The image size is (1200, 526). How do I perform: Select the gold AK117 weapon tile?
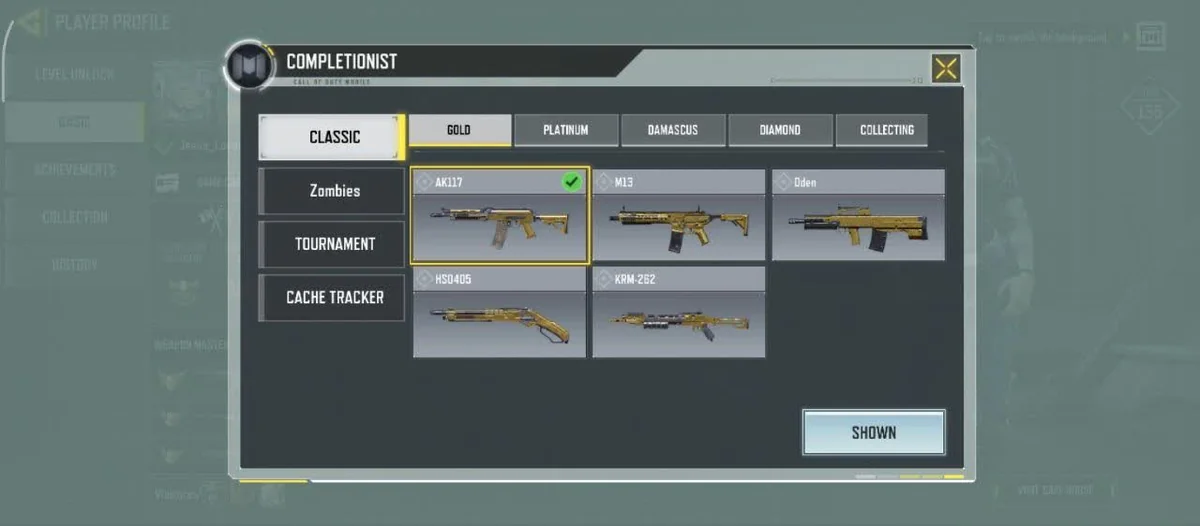tap(500, 215)
